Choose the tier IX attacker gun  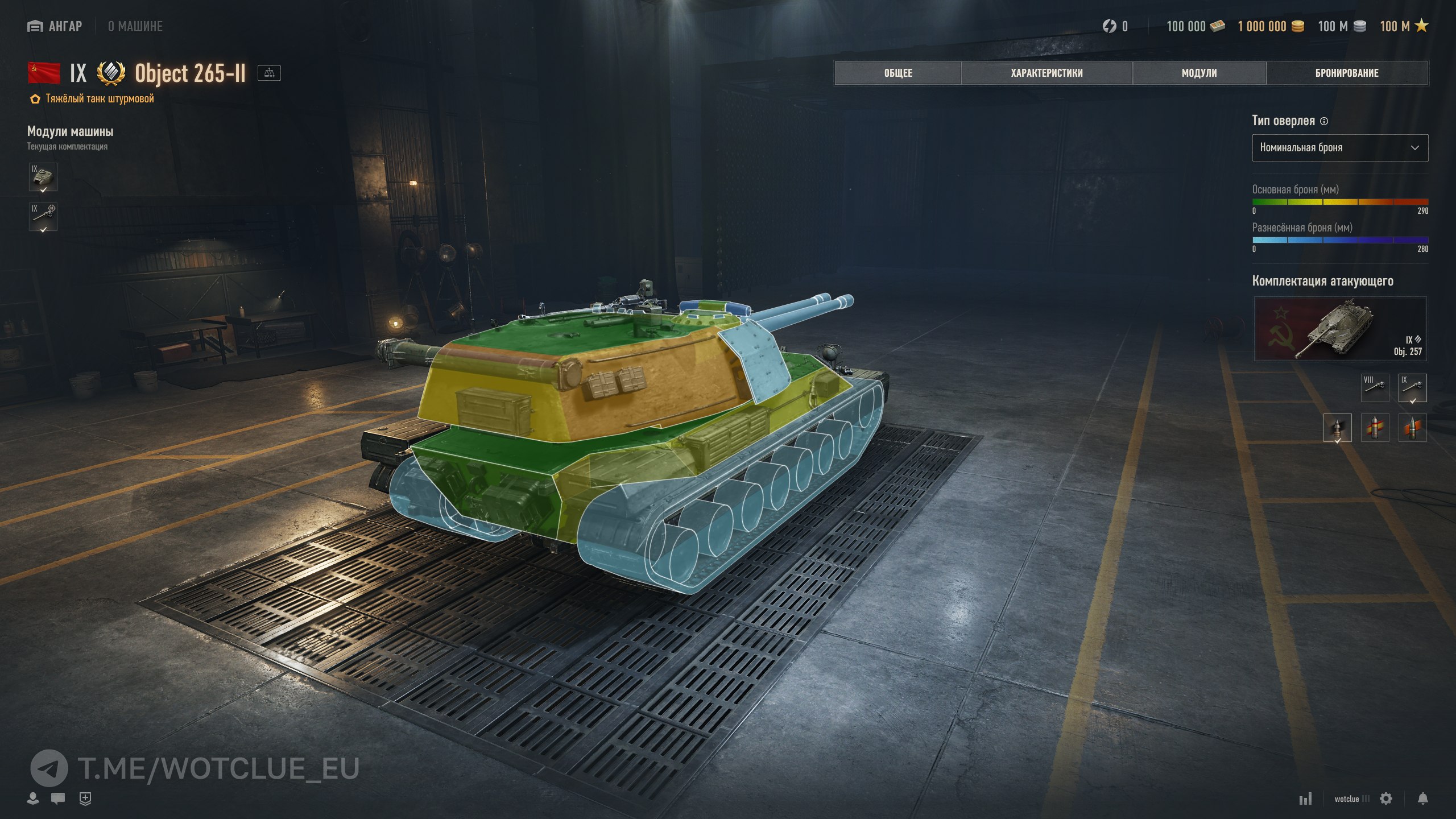click(1412, 387)
